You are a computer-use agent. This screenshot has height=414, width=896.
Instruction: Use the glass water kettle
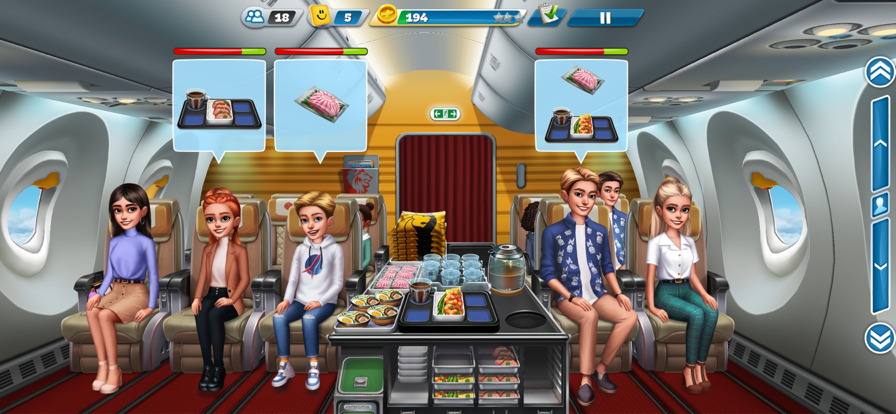click(x=508, y=267)
